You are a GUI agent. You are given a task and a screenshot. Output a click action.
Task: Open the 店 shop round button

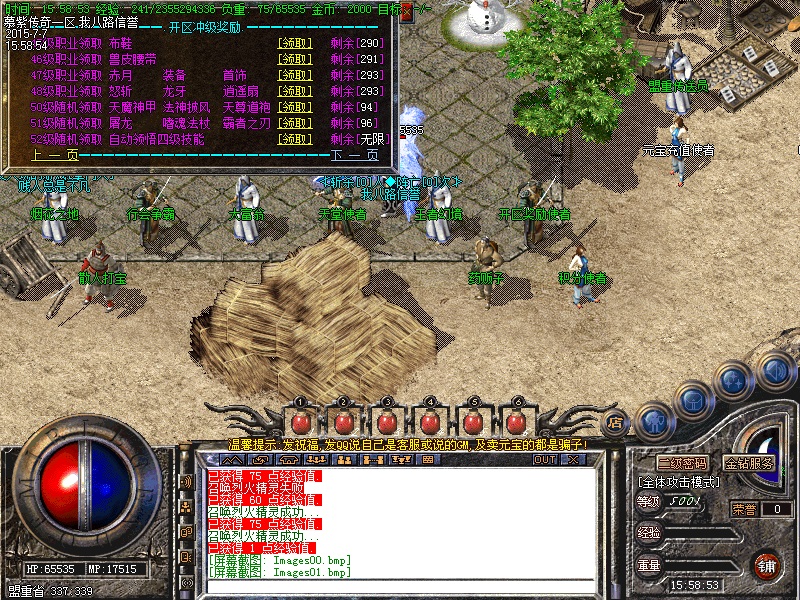tap(616, 421)
